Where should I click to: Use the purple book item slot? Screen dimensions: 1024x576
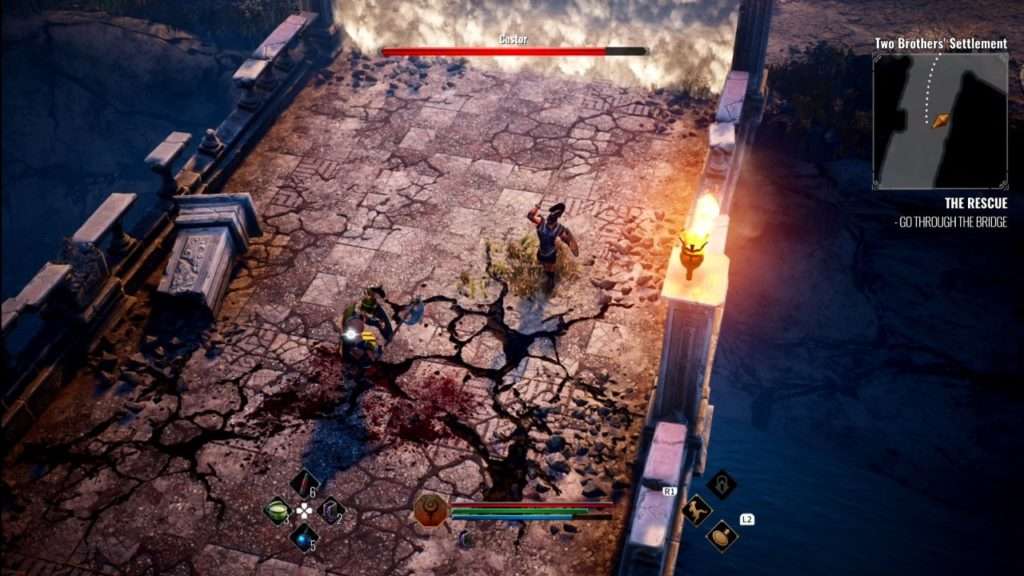pyautogui.click(x=331, y=511)
